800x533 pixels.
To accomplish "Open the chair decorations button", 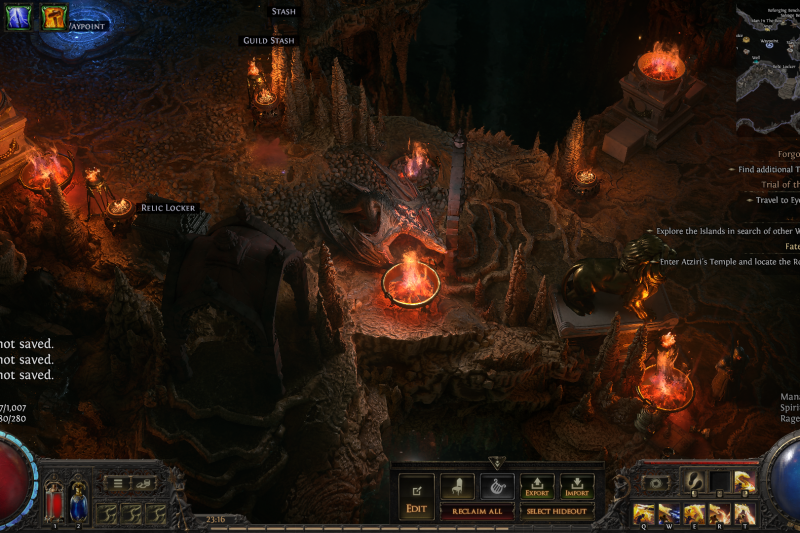I will tap(457, 486).
